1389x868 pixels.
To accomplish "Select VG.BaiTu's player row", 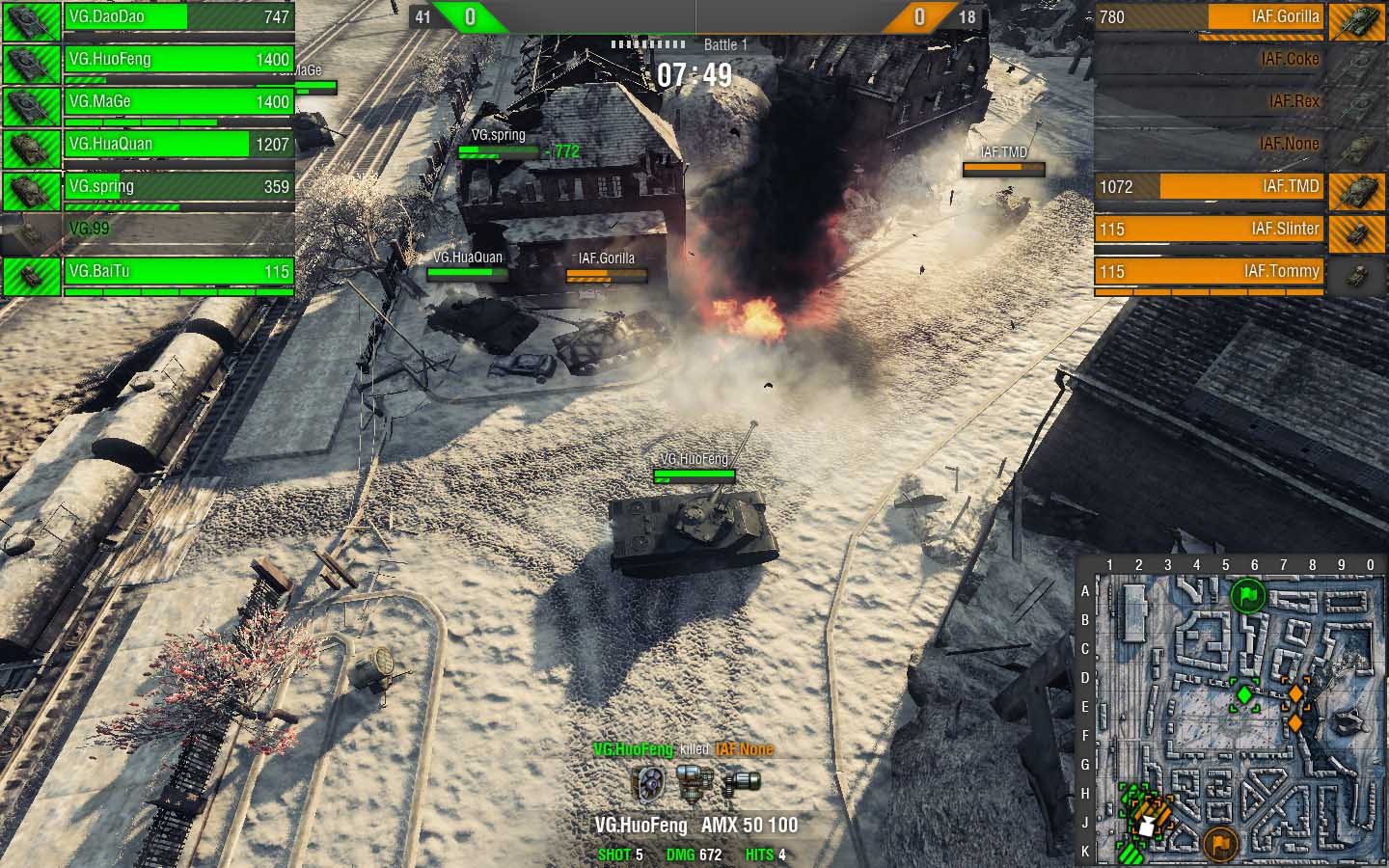I will click(178, 272).
